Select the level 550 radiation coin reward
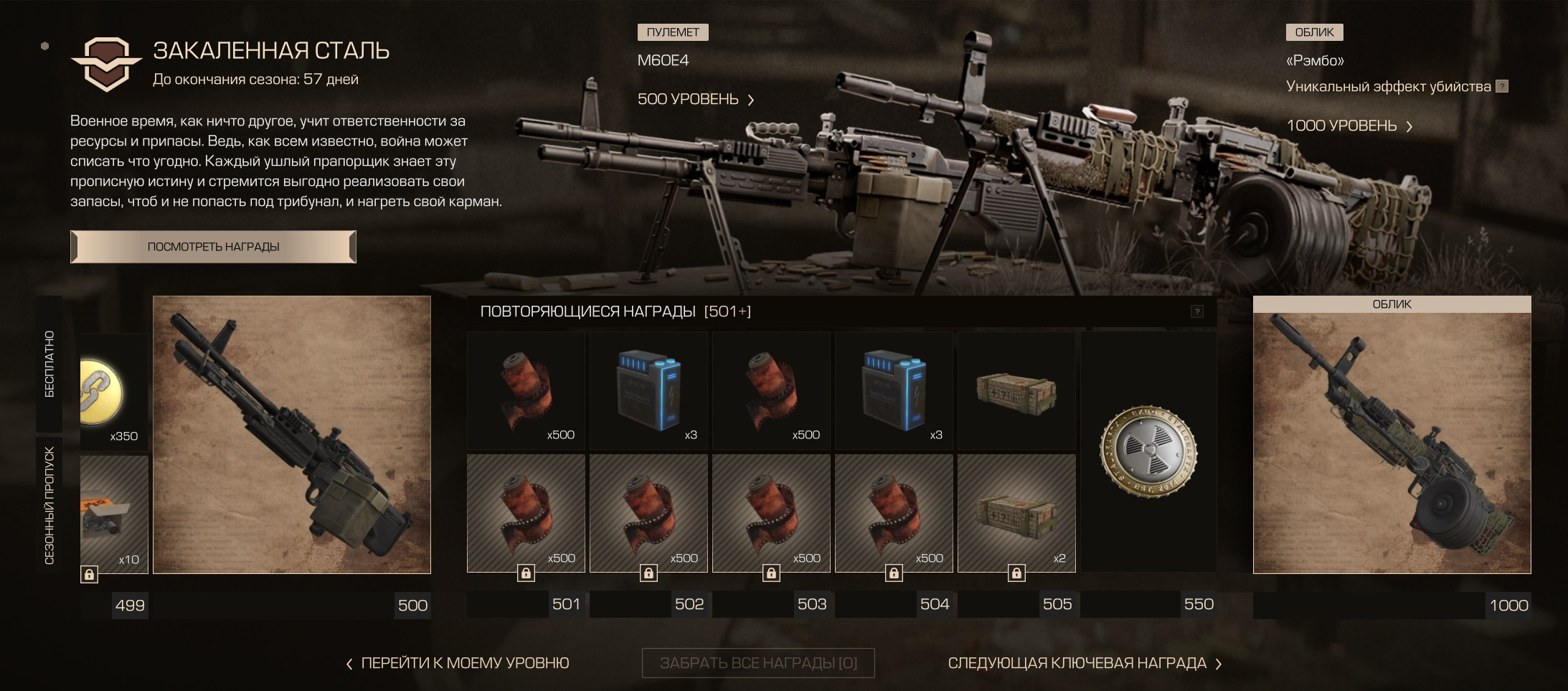This screenshot has height=691, width=1568. point(1148,451)
